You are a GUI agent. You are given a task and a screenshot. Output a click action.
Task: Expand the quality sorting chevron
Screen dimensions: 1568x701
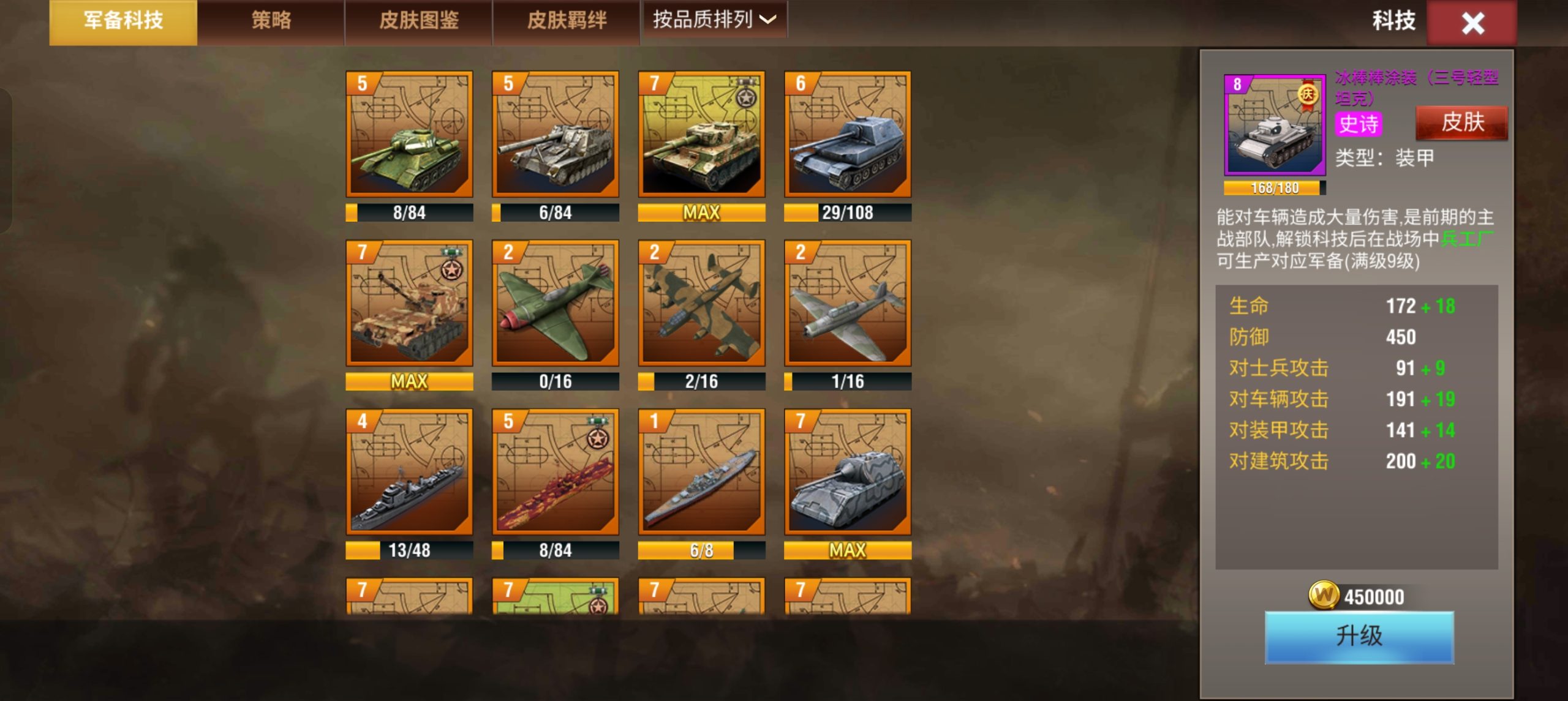(769, 20)
